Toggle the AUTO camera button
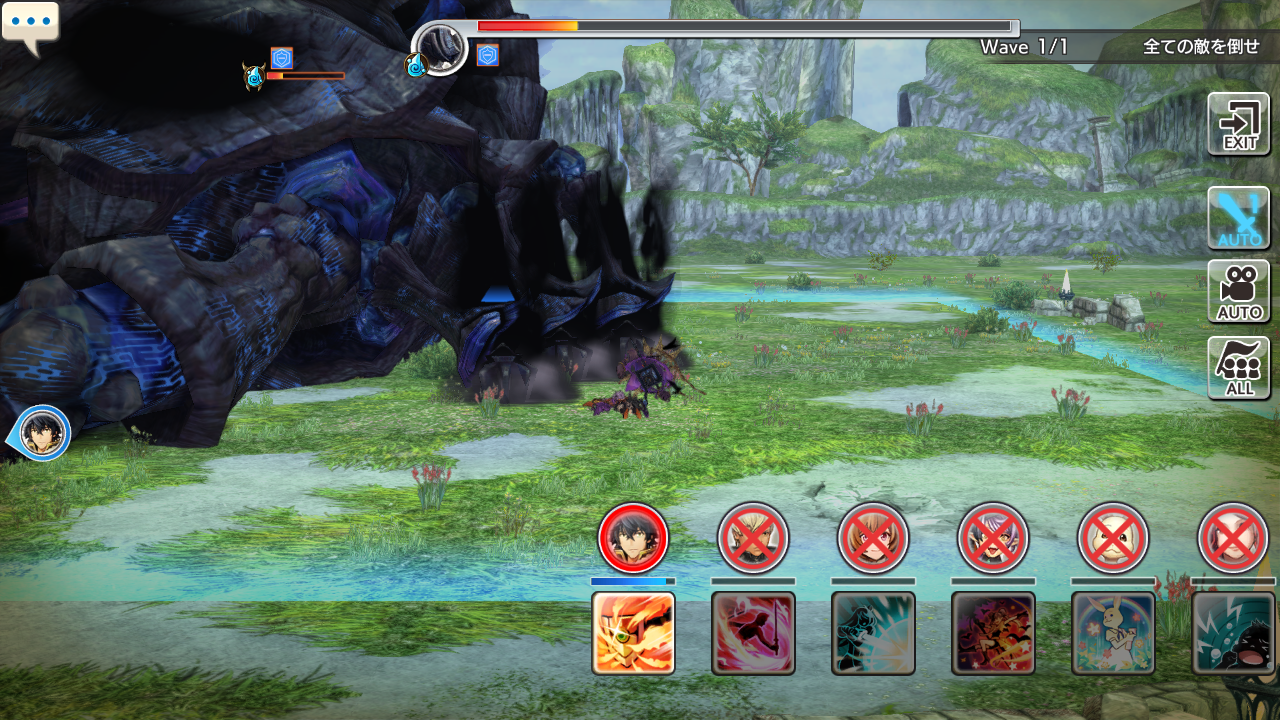1280x720 pixels. point(1239,291)
